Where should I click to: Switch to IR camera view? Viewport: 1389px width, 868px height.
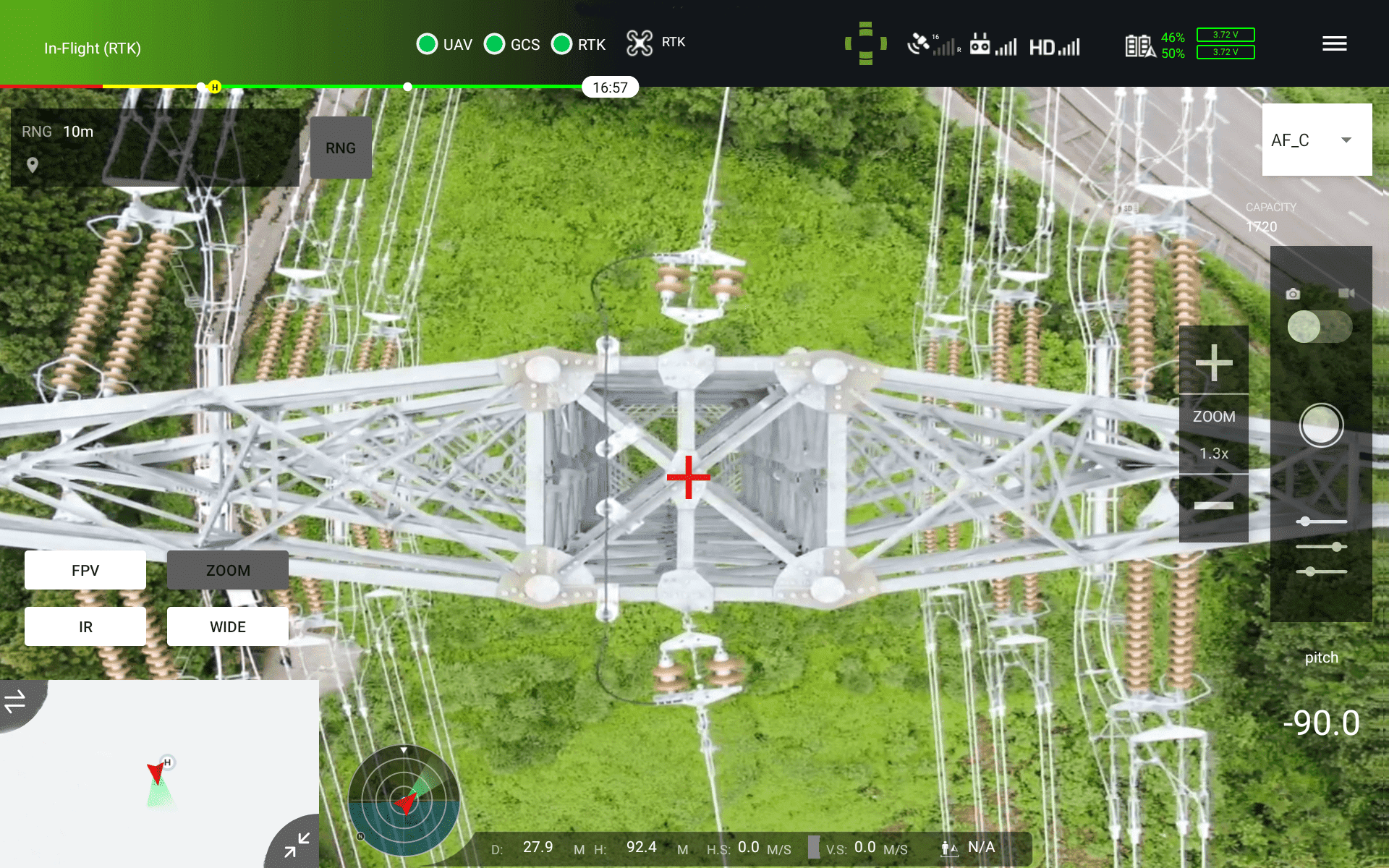coord(85,626)
